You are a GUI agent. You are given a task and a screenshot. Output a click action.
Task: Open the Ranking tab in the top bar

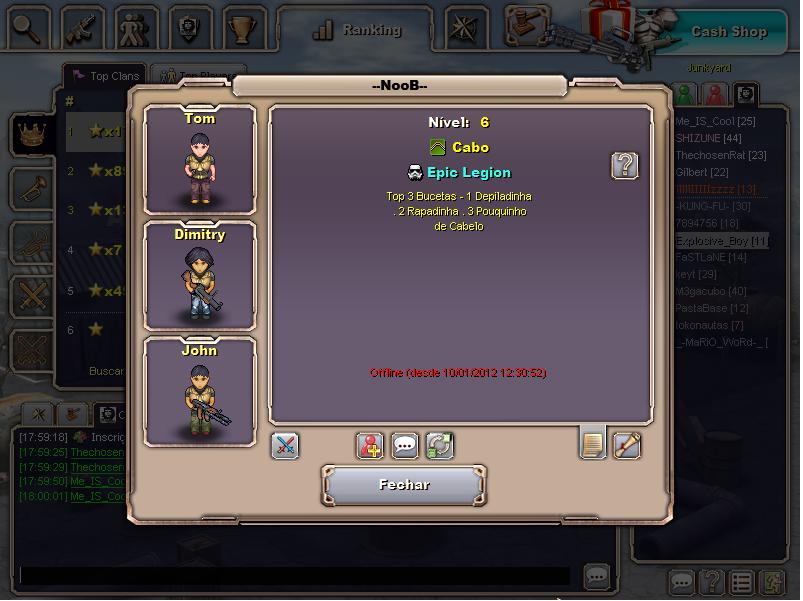(357, 31)
